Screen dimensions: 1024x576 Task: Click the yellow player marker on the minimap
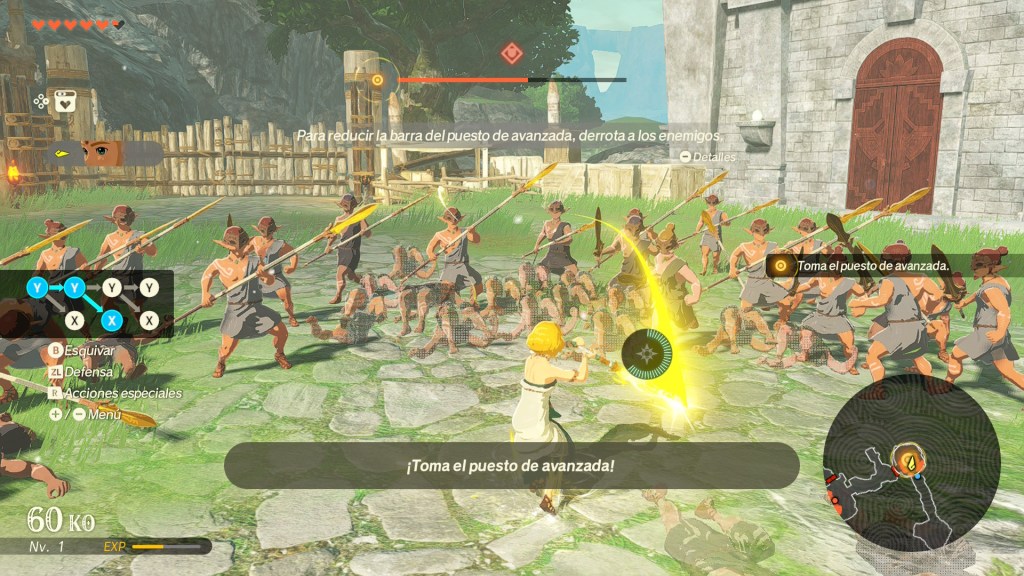tap(910, 463)
